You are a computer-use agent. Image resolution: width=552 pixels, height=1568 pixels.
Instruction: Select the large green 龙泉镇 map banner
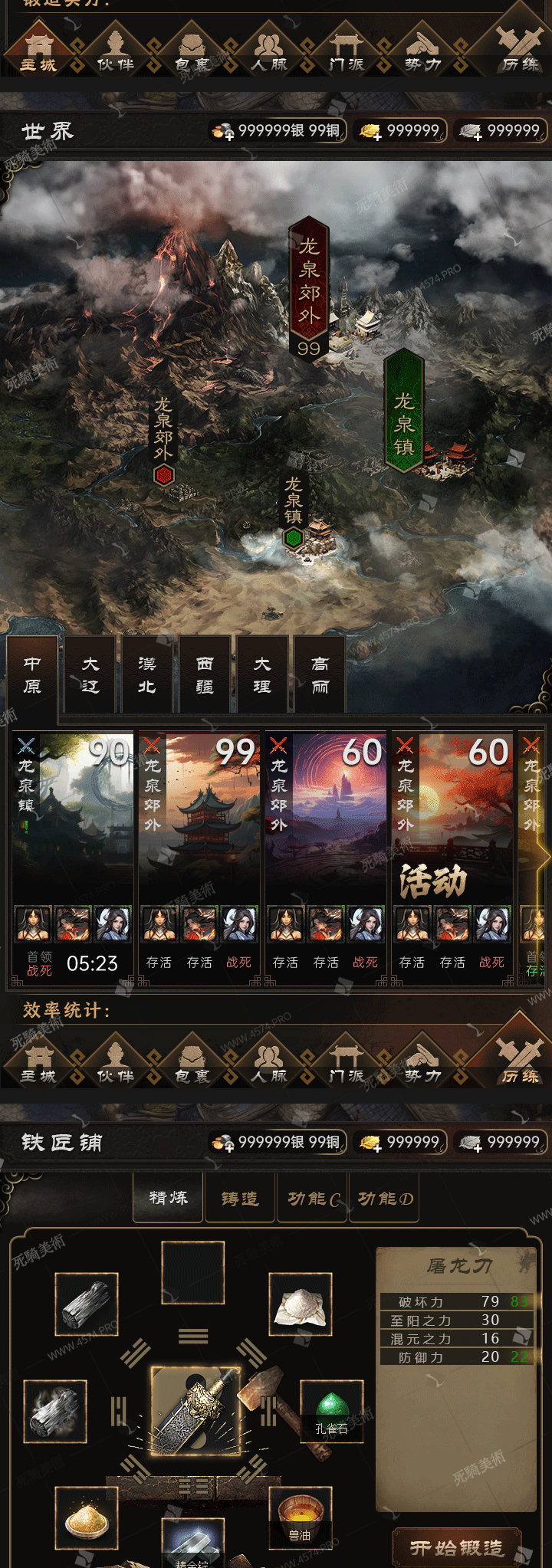click(x=404, y=414)
